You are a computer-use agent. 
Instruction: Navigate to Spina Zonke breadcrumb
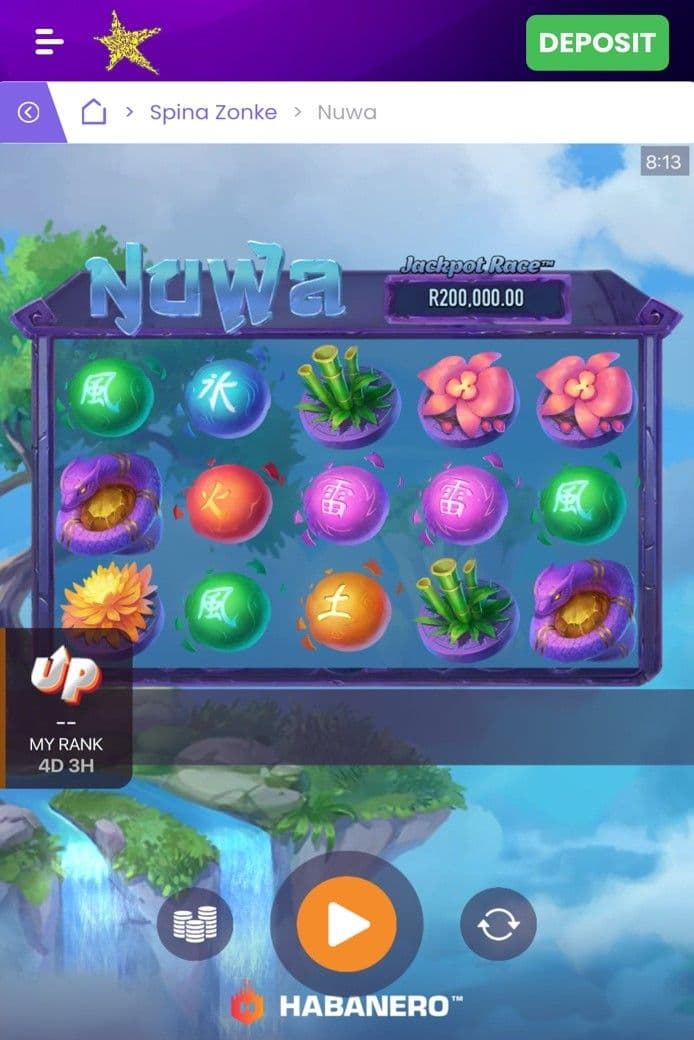click(213, 112)
